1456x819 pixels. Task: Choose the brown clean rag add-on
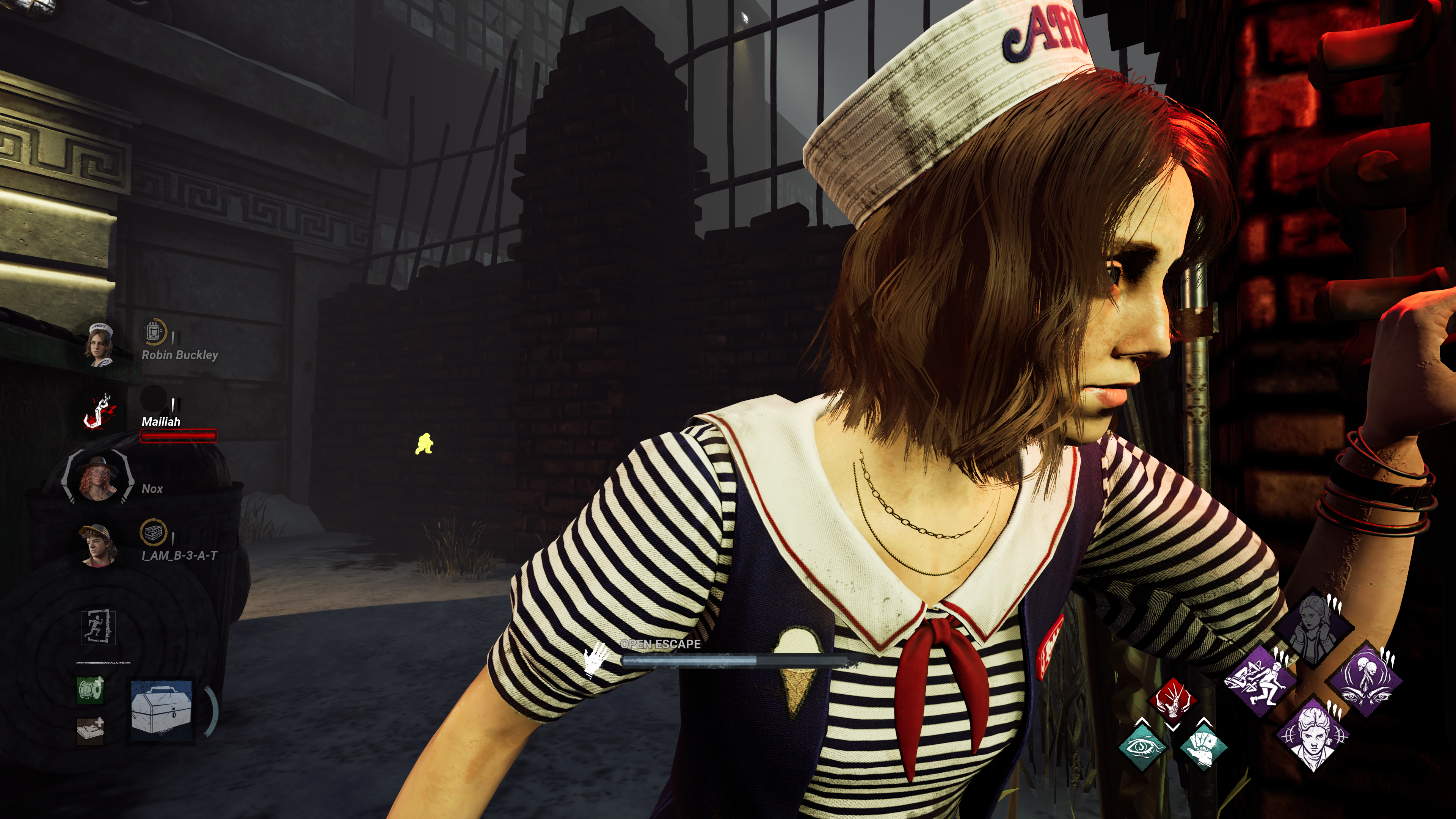click(91, 730)
